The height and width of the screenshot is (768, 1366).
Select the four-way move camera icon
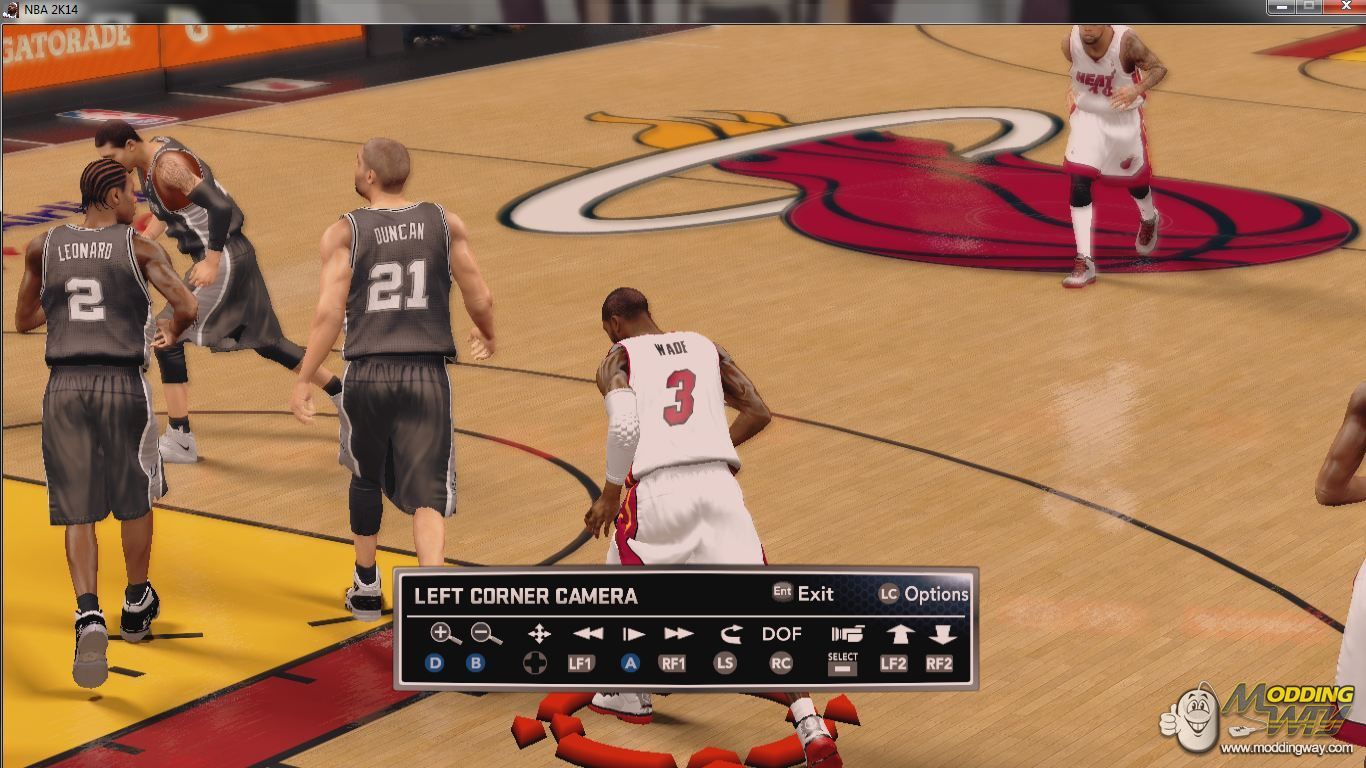tap(538, 634)
